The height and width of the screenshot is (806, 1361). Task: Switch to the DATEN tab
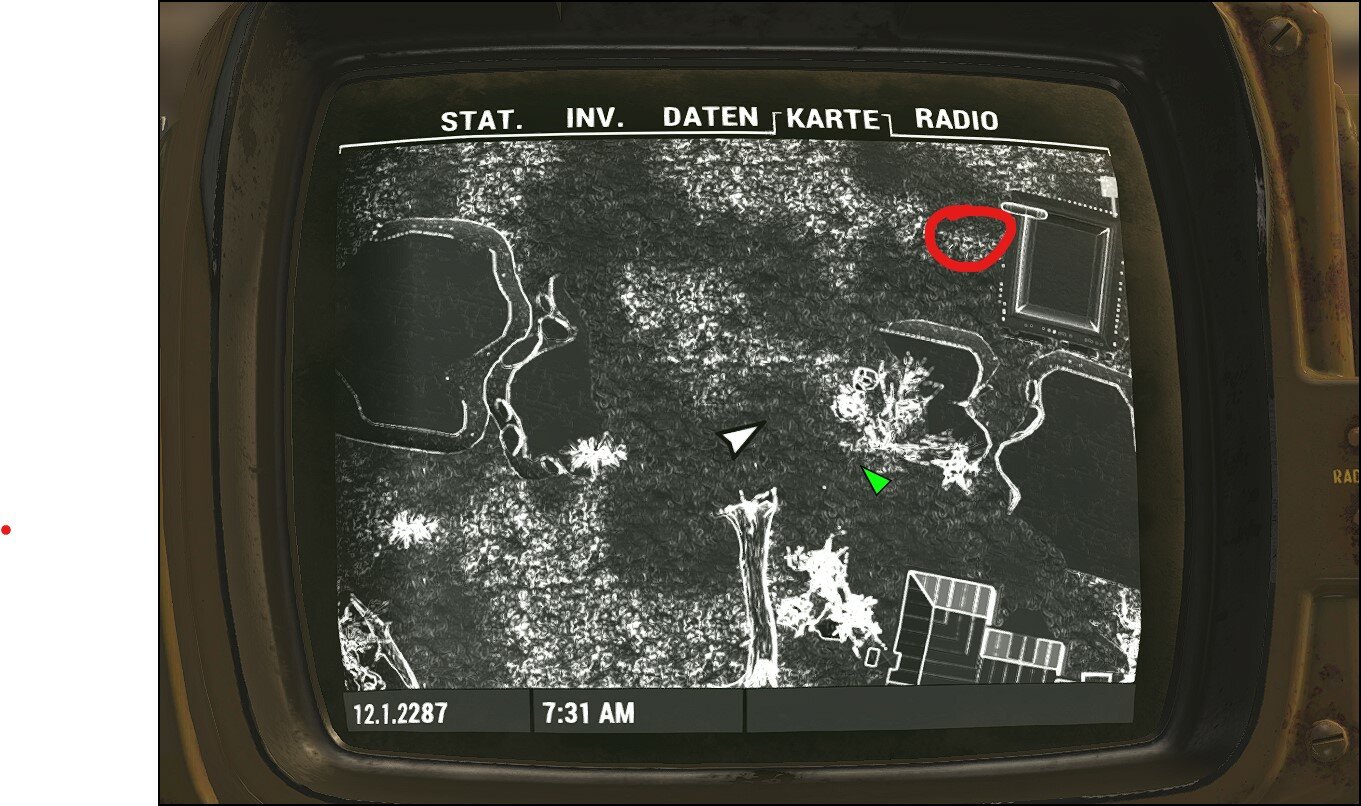click(x=710, y=116)
